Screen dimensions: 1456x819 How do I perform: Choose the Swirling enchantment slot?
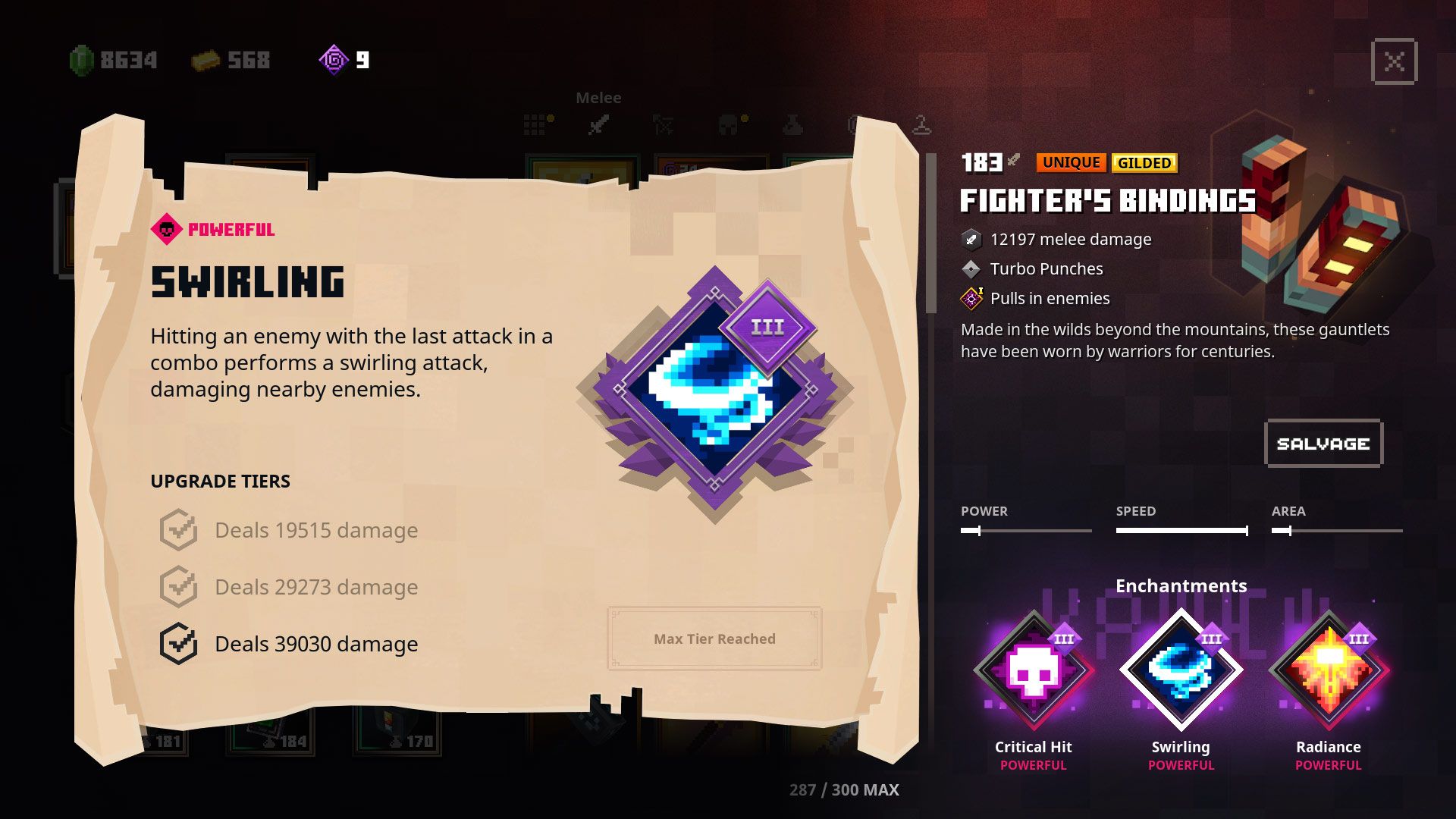coord(1181,671)
